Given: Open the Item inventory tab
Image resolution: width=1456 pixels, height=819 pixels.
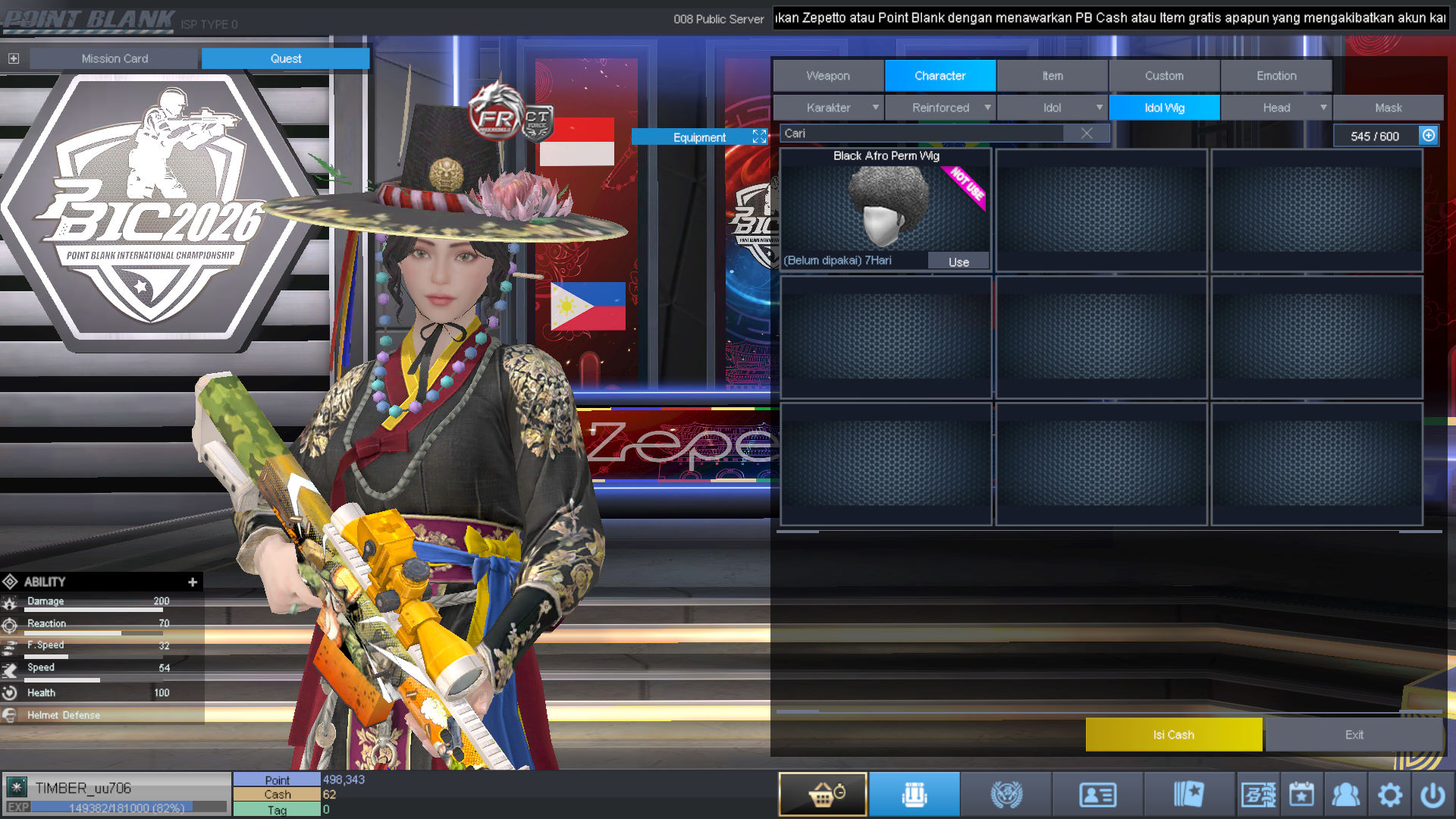Looking at the screenshot, I should 1052,76.
